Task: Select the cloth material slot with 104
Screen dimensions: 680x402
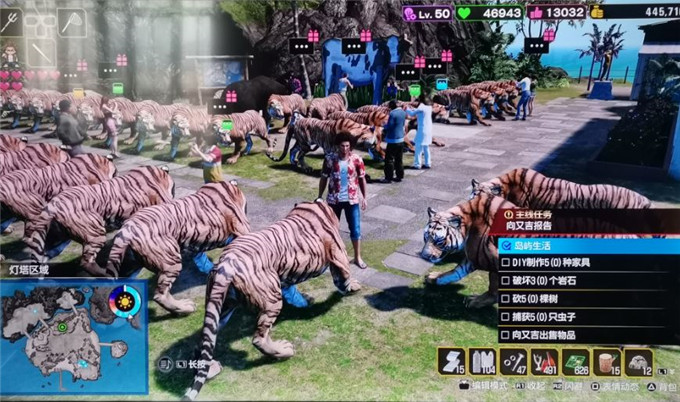Action: coord(482,362)
